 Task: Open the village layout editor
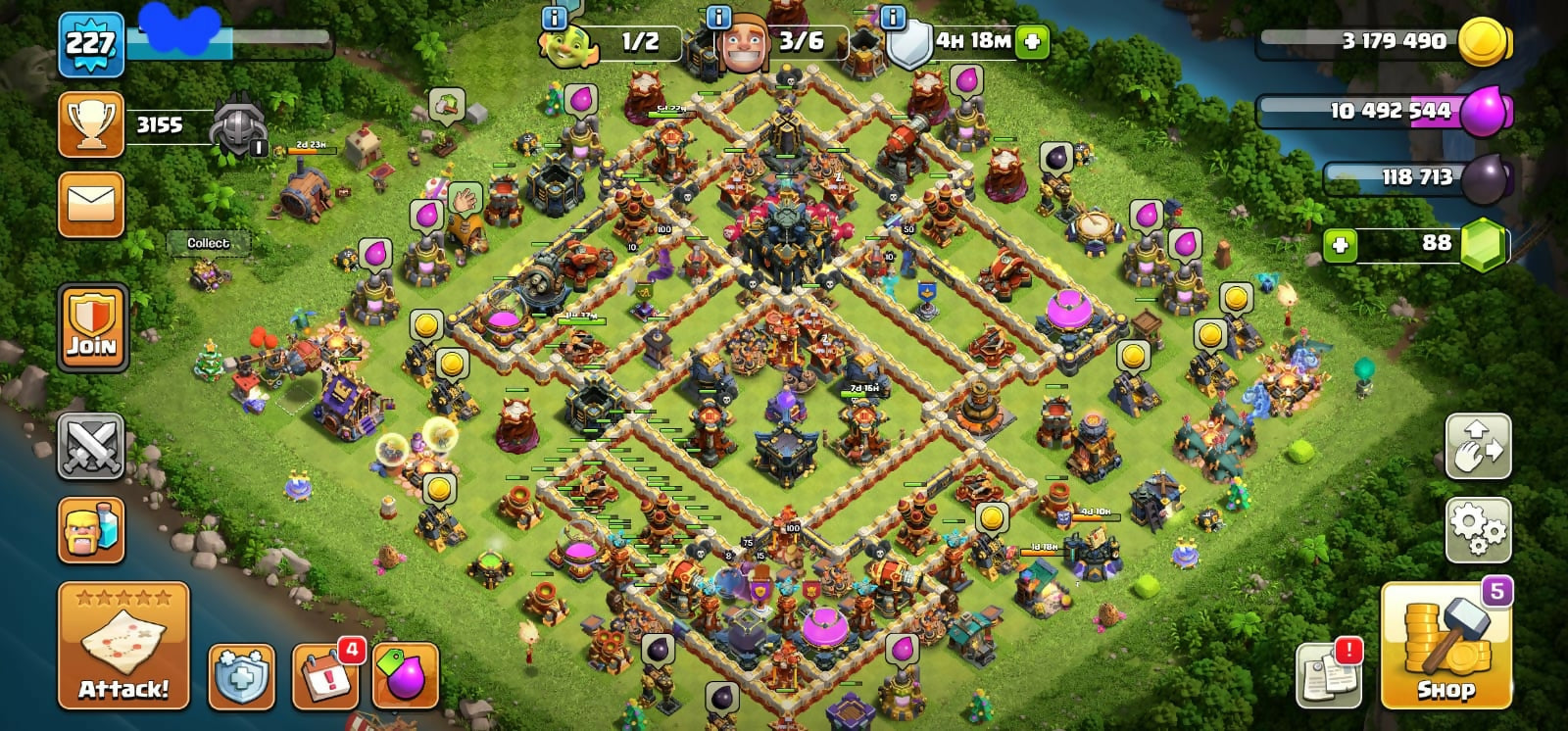click(x=1478, y=447)
